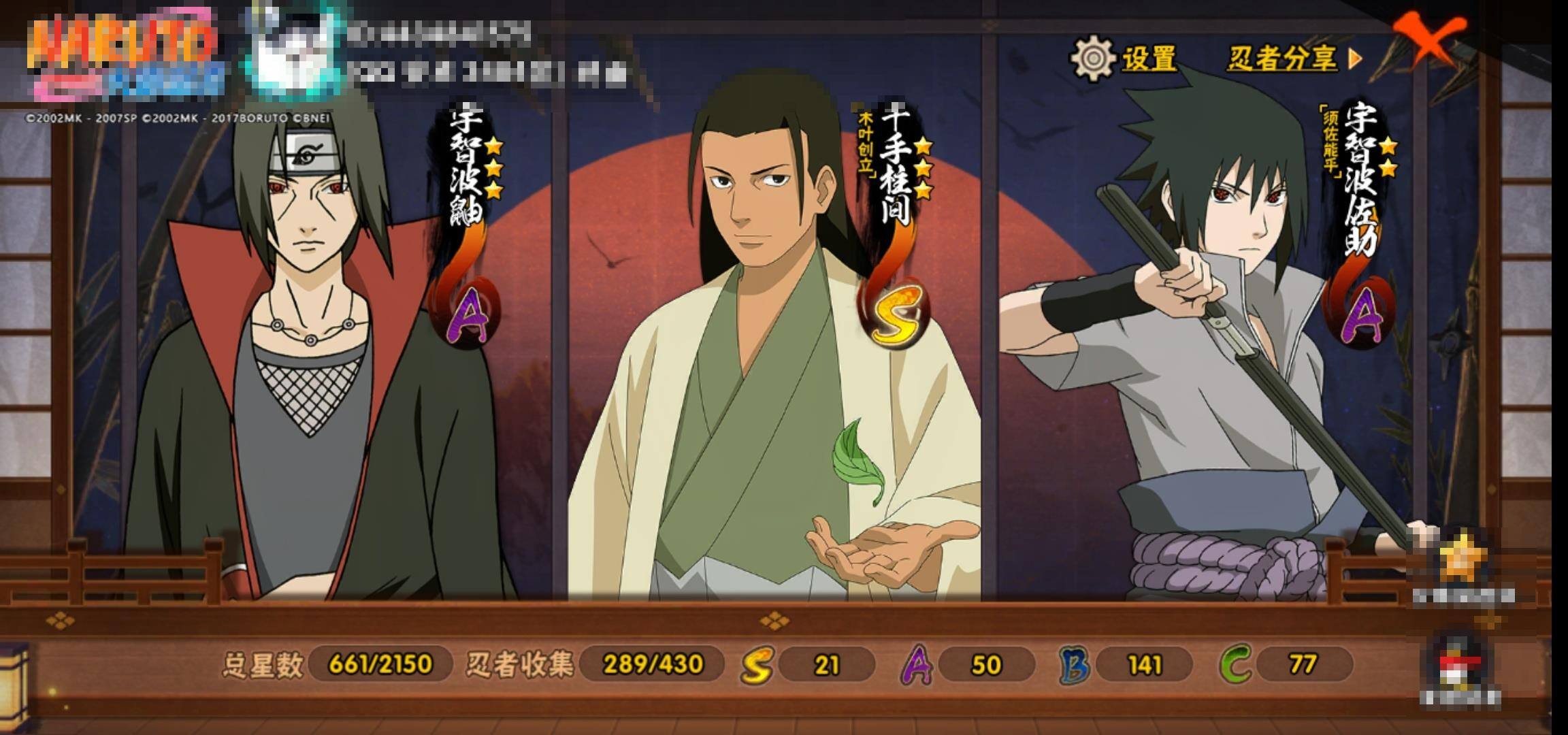The height and width of the screenshot is (735, 1568).
Task: Select the 宇智波鼬 Itachi ninja panel
Action: [320, 354]
